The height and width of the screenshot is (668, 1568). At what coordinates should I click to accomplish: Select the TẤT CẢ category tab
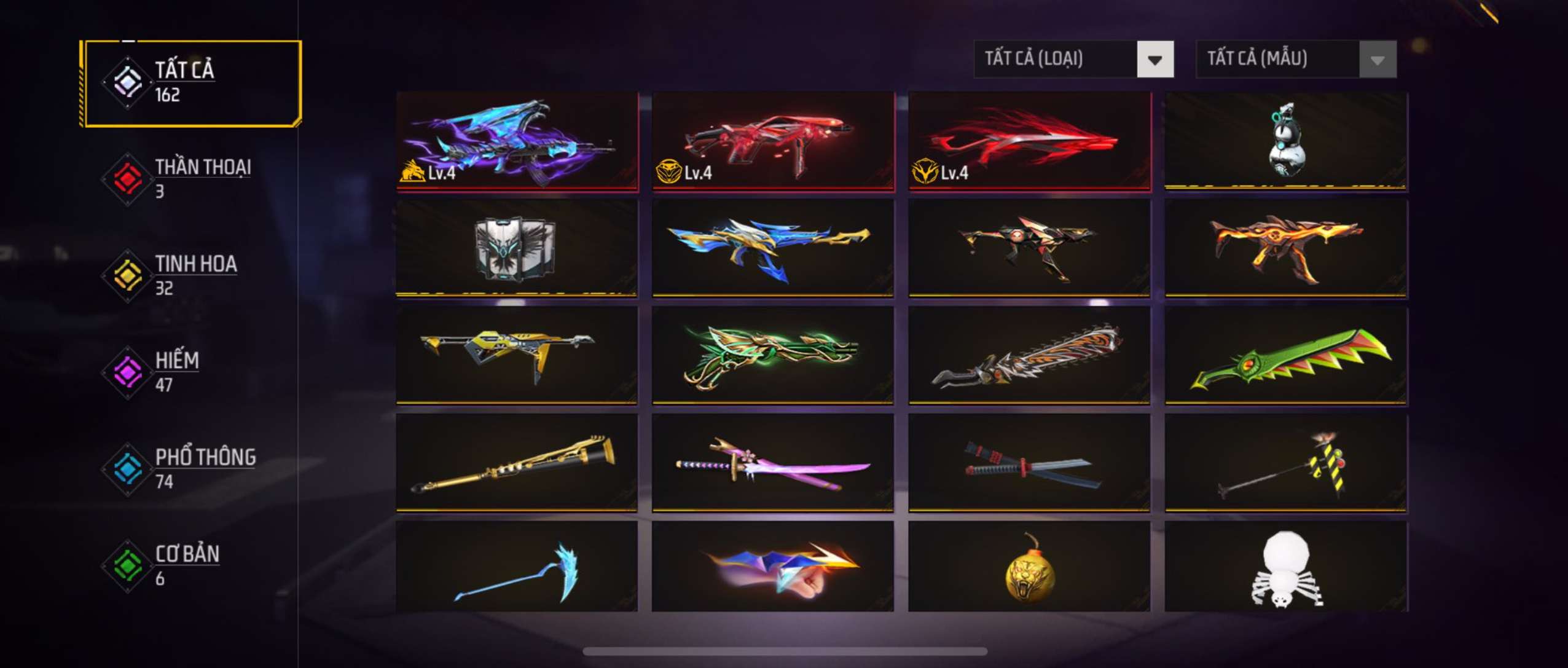(190, 83)
